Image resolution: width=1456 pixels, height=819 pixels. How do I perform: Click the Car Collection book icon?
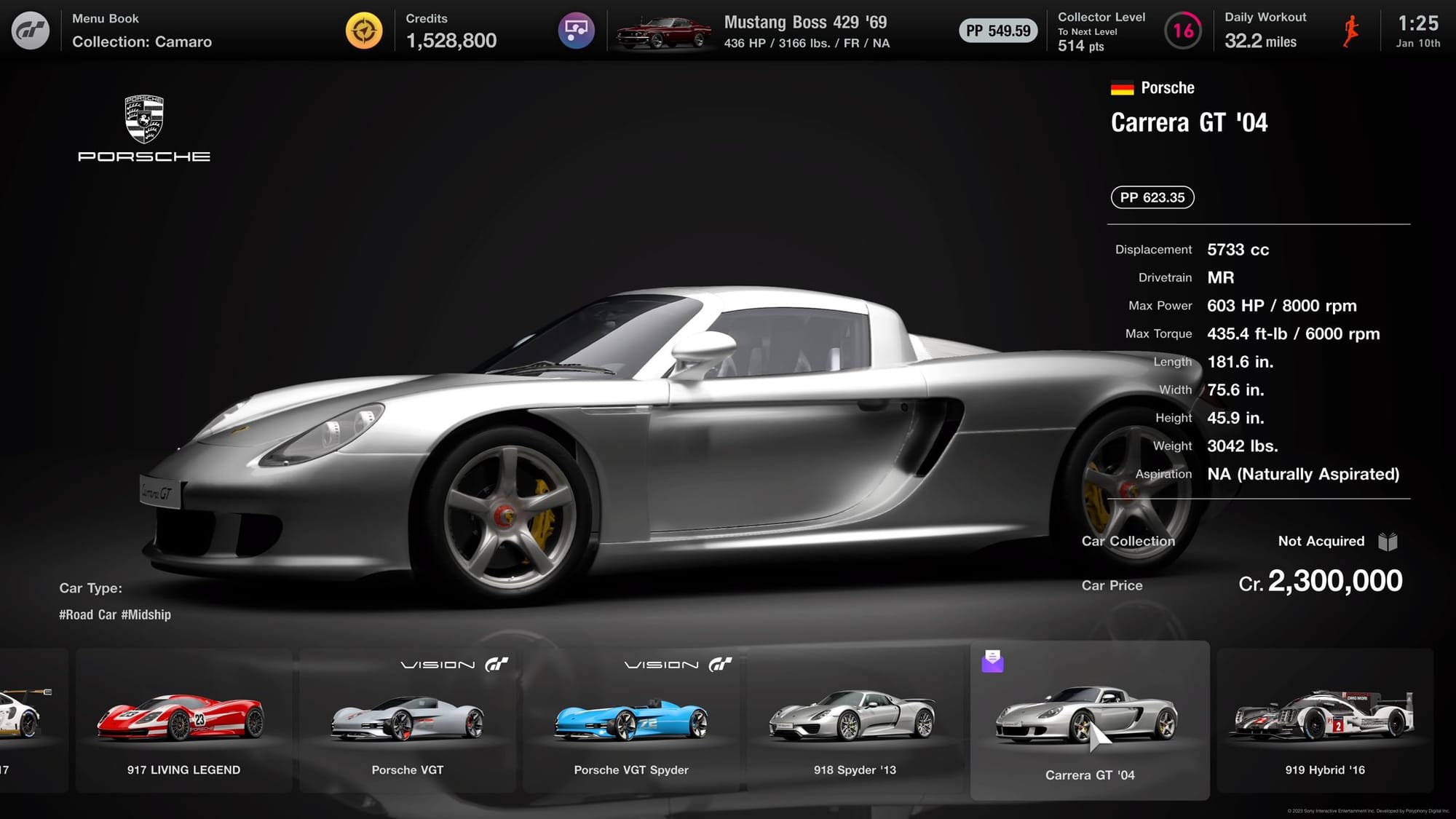pyautogui.click(x=1388, y=542)
